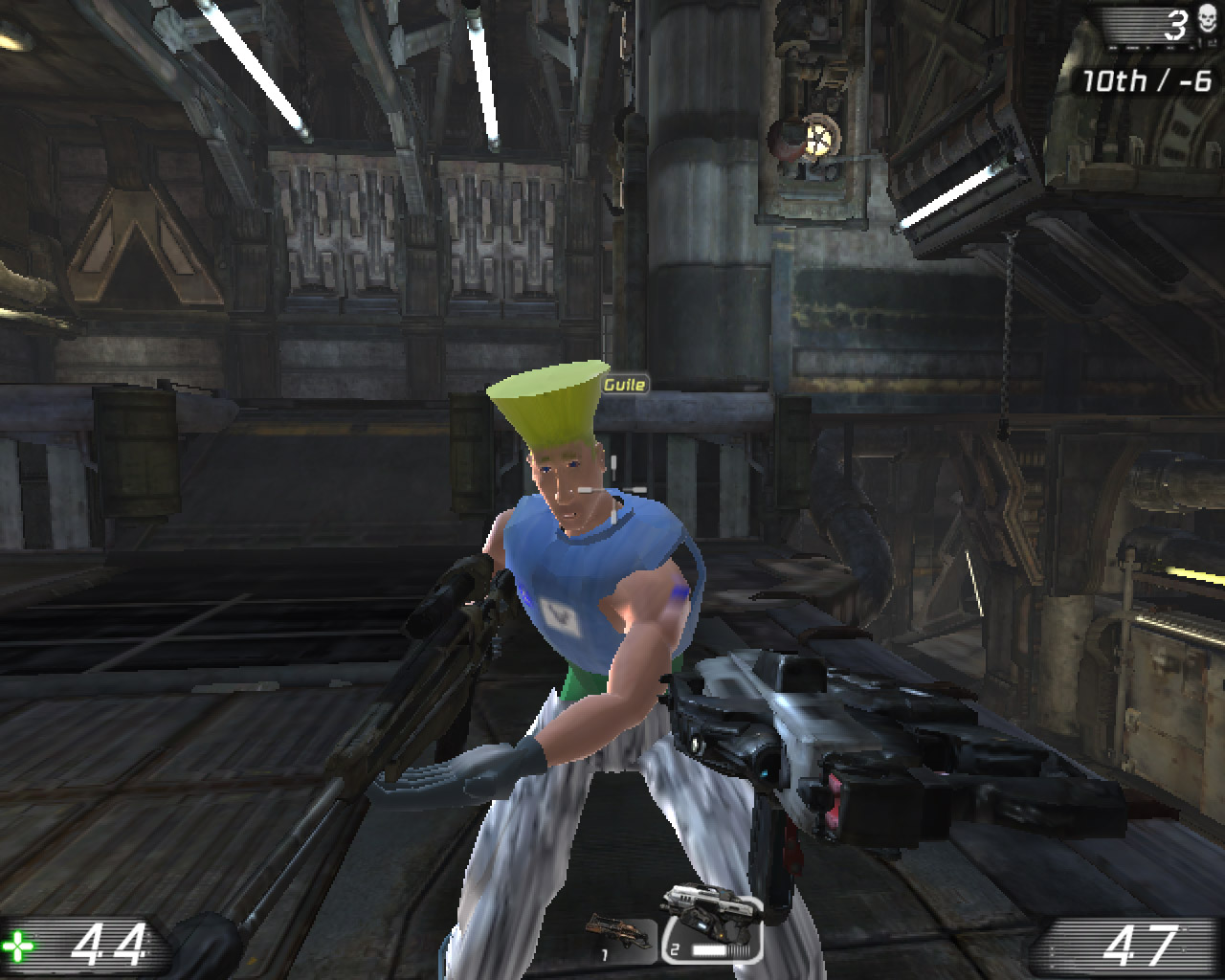
Task: Click the crosshair at screen center
Action: 612,490
